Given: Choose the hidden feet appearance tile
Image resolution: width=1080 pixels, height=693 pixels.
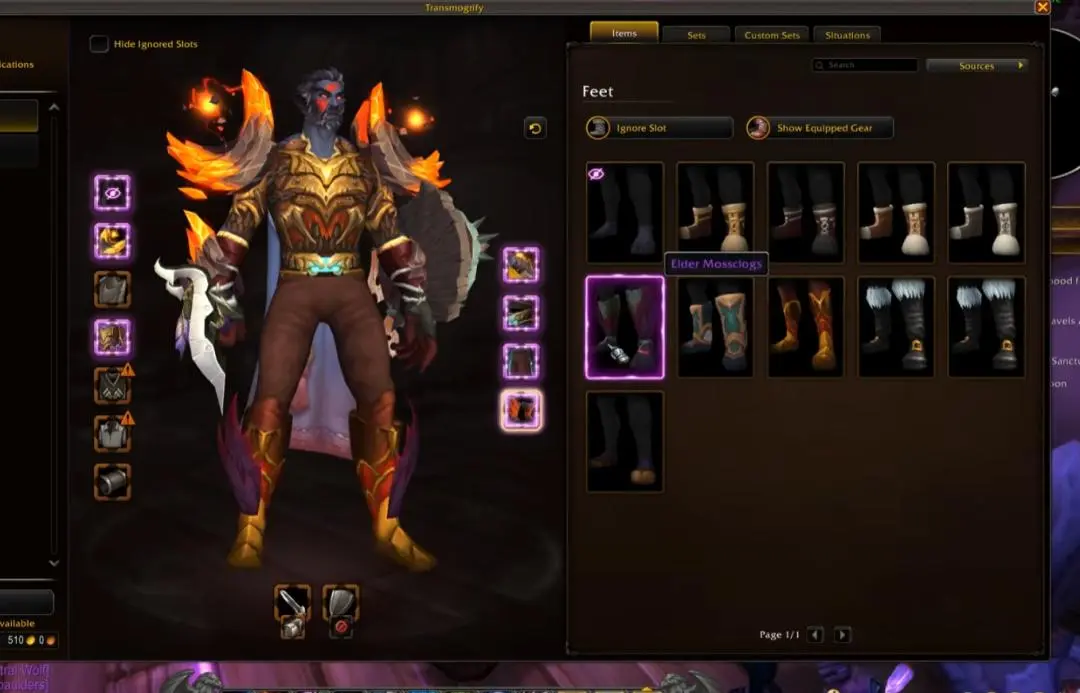Looking at the screenshot, I should pyautogui.click(x=625, y=212).
